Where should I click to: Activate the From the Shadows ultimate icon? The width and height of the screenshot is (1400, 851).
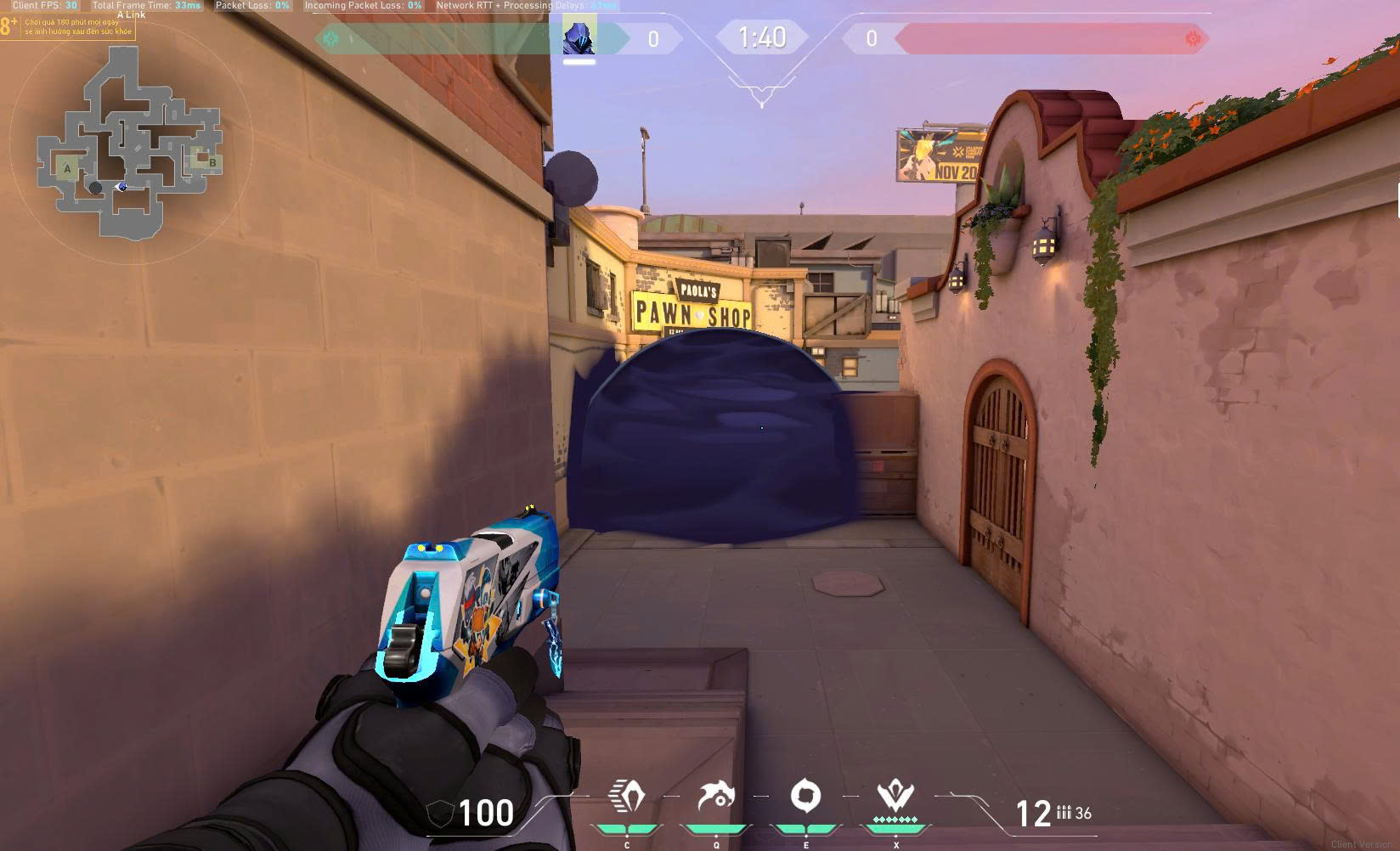[895, 797]
